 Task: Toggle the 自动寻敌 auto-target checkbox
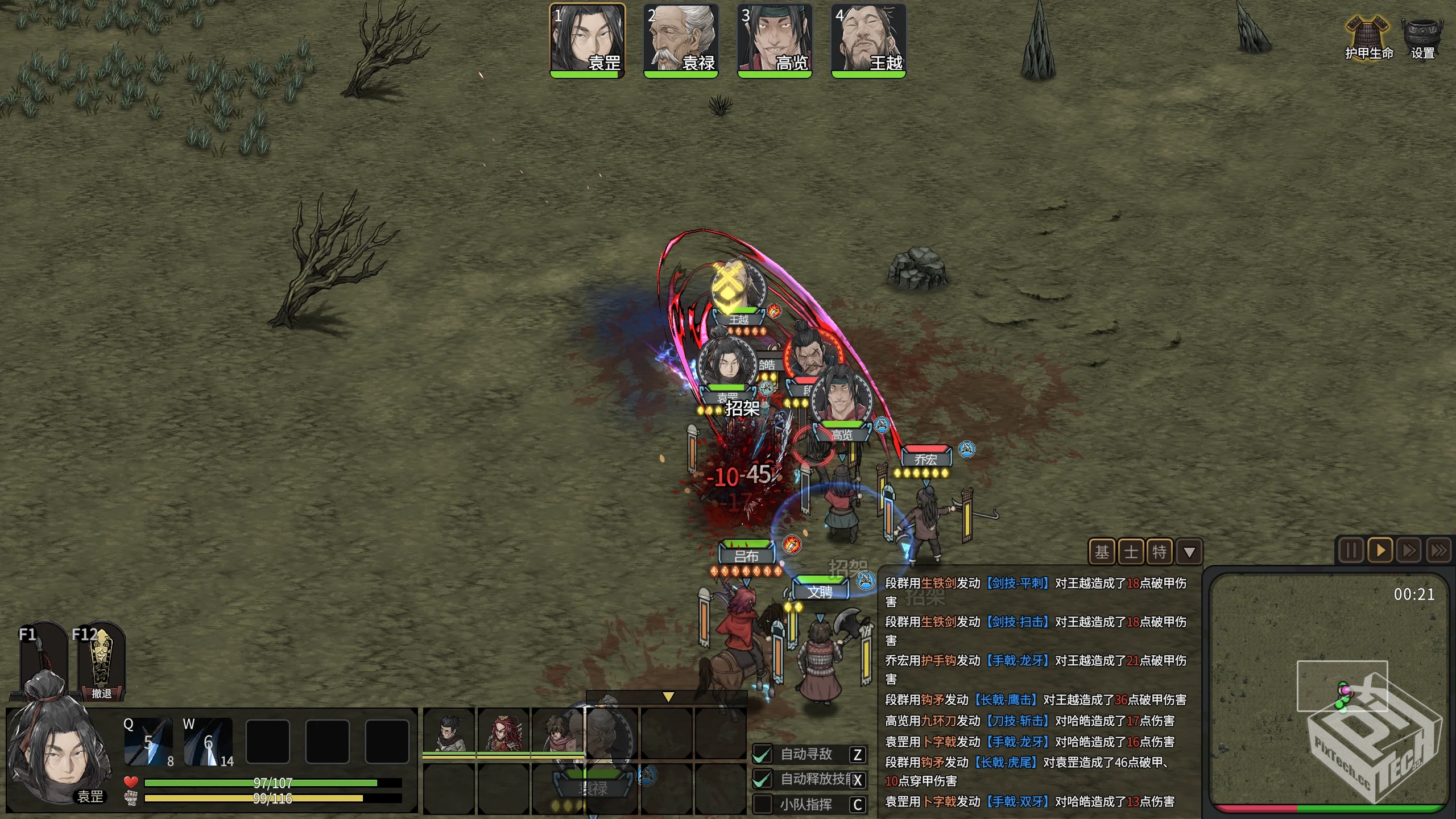762,754
